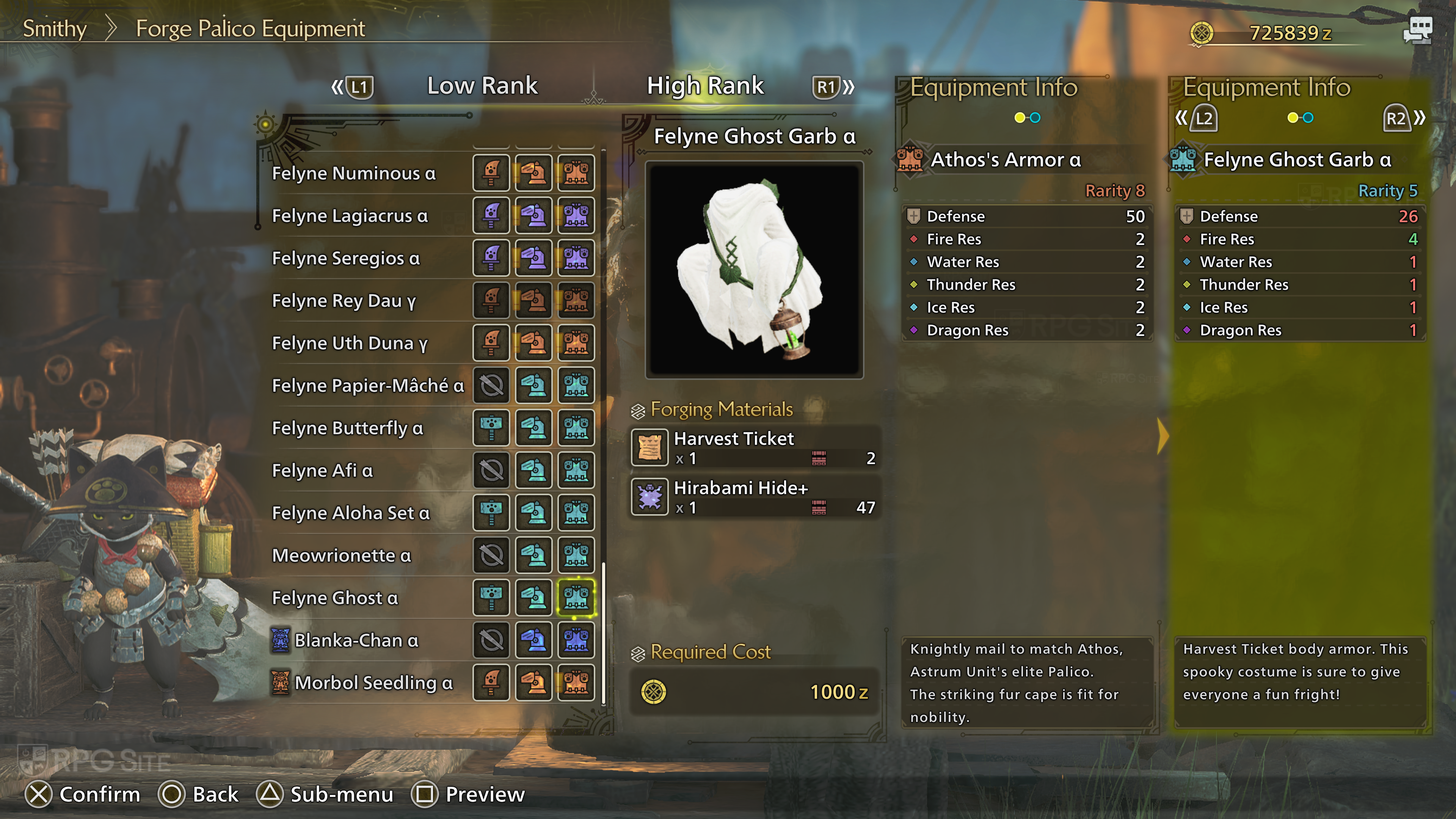
Task: Switch to the High Rank tab
Action: [705, 86]
